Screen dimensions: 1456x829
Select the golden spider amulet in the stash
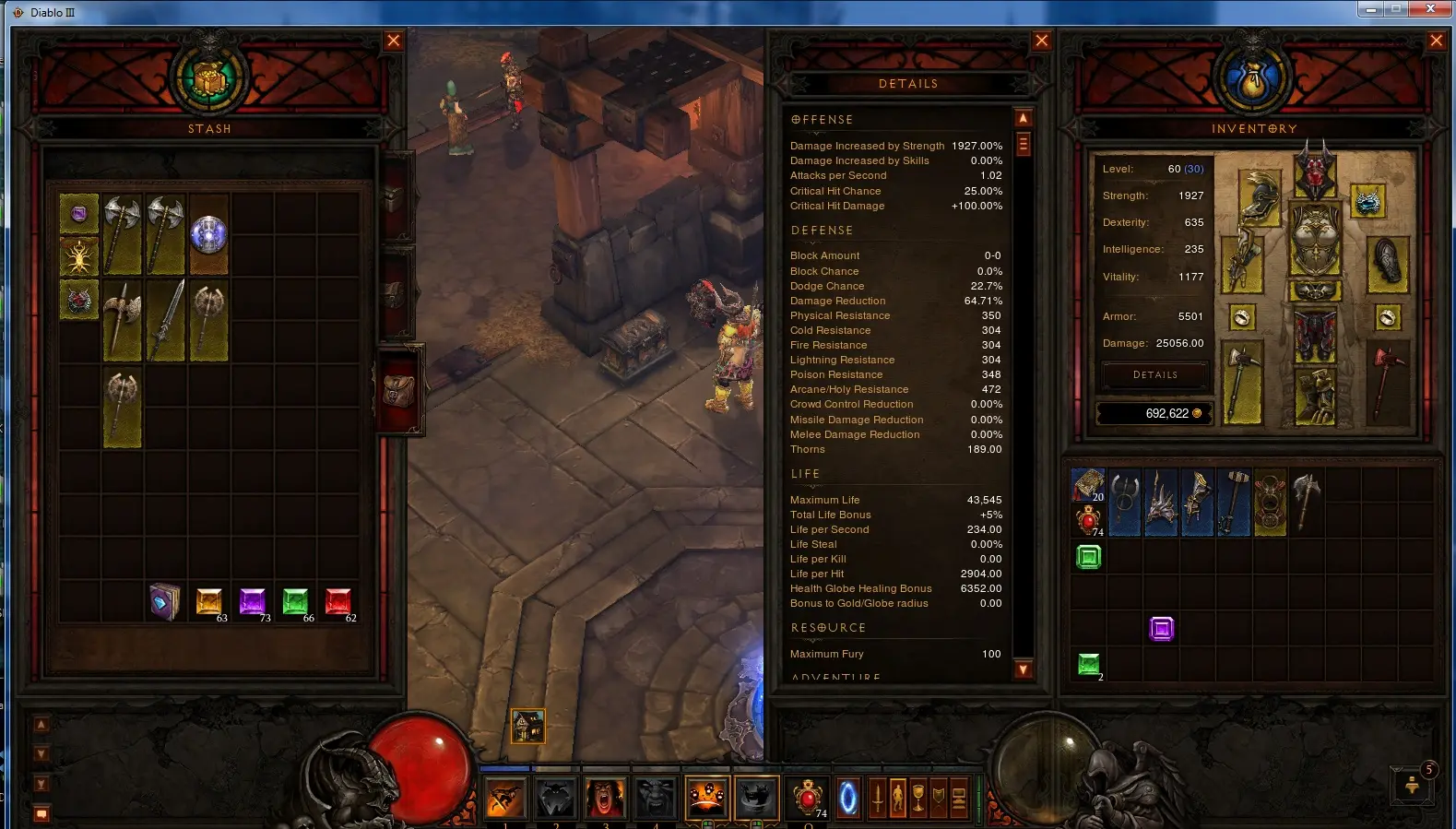79,257
